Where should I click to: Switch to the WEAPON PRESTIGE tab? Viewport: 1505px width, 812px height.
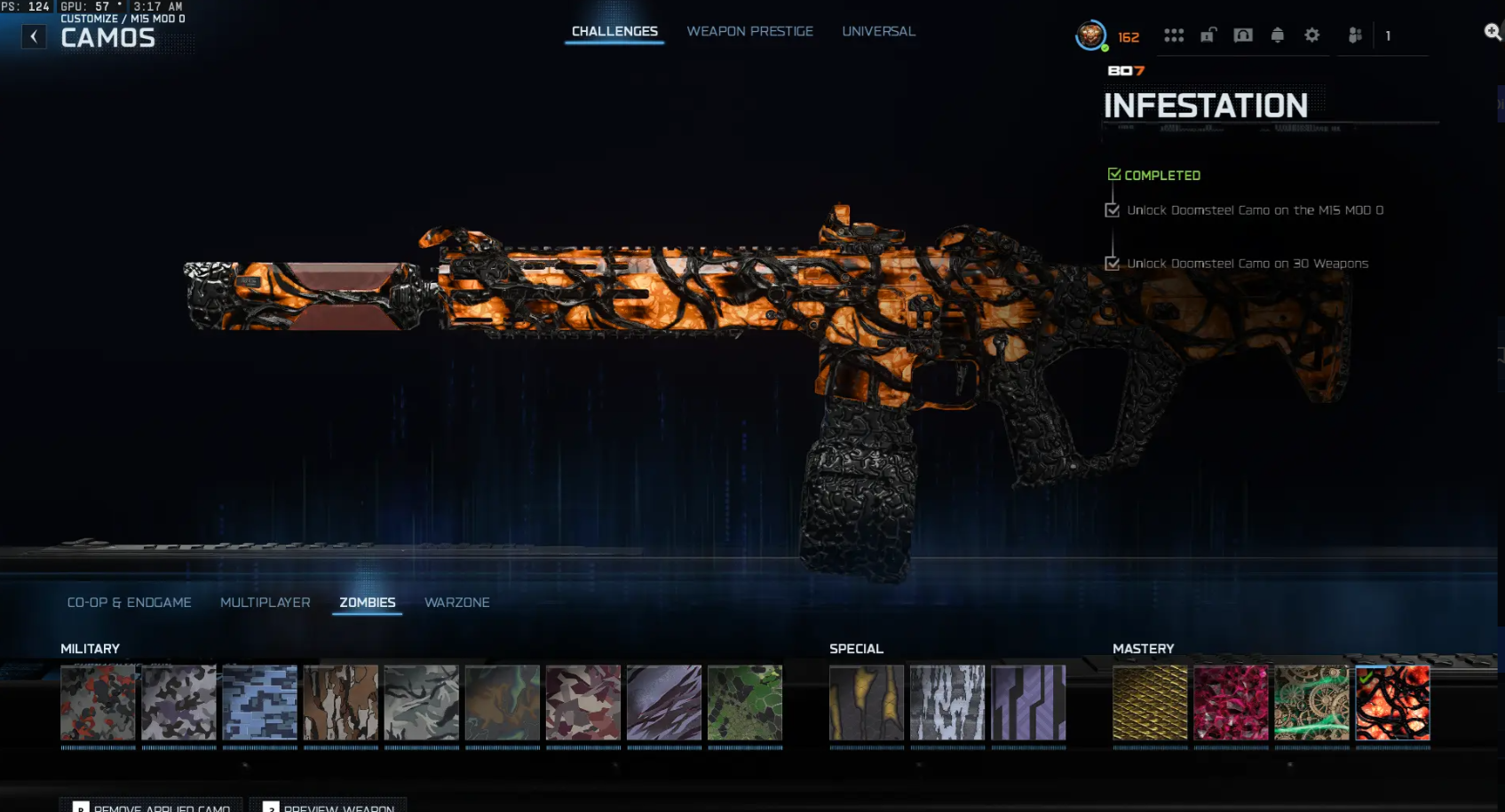pyautogui.click(x=749, y=30)
